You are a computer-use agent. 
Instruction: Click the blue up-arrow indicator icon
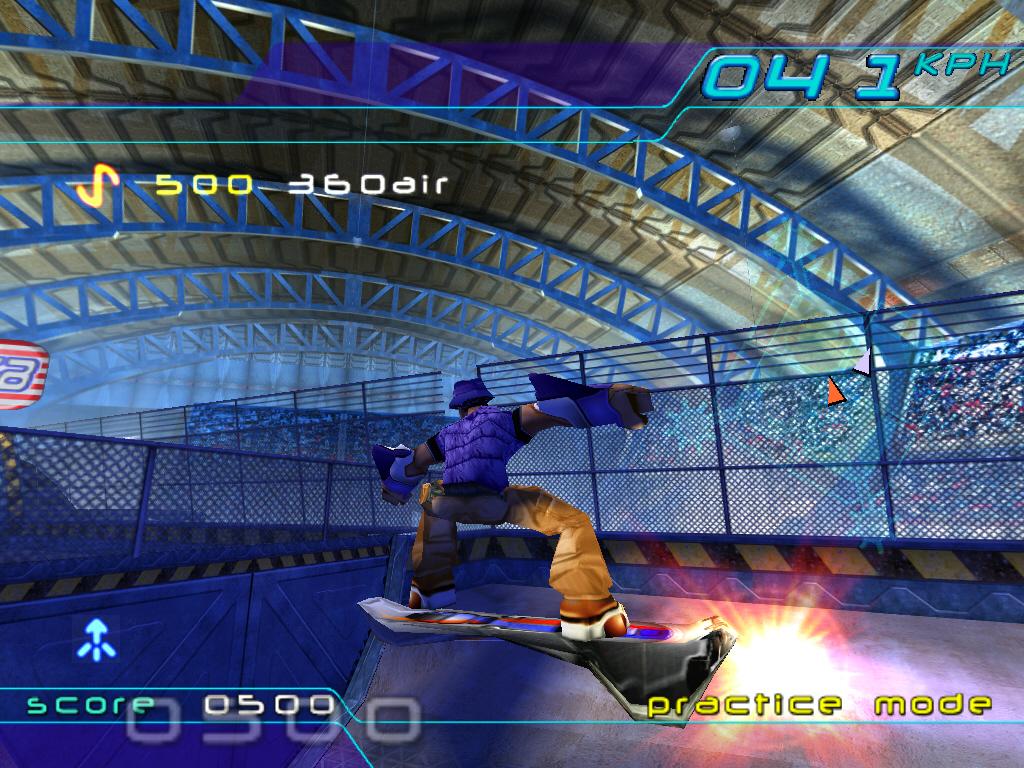point(97,638)
